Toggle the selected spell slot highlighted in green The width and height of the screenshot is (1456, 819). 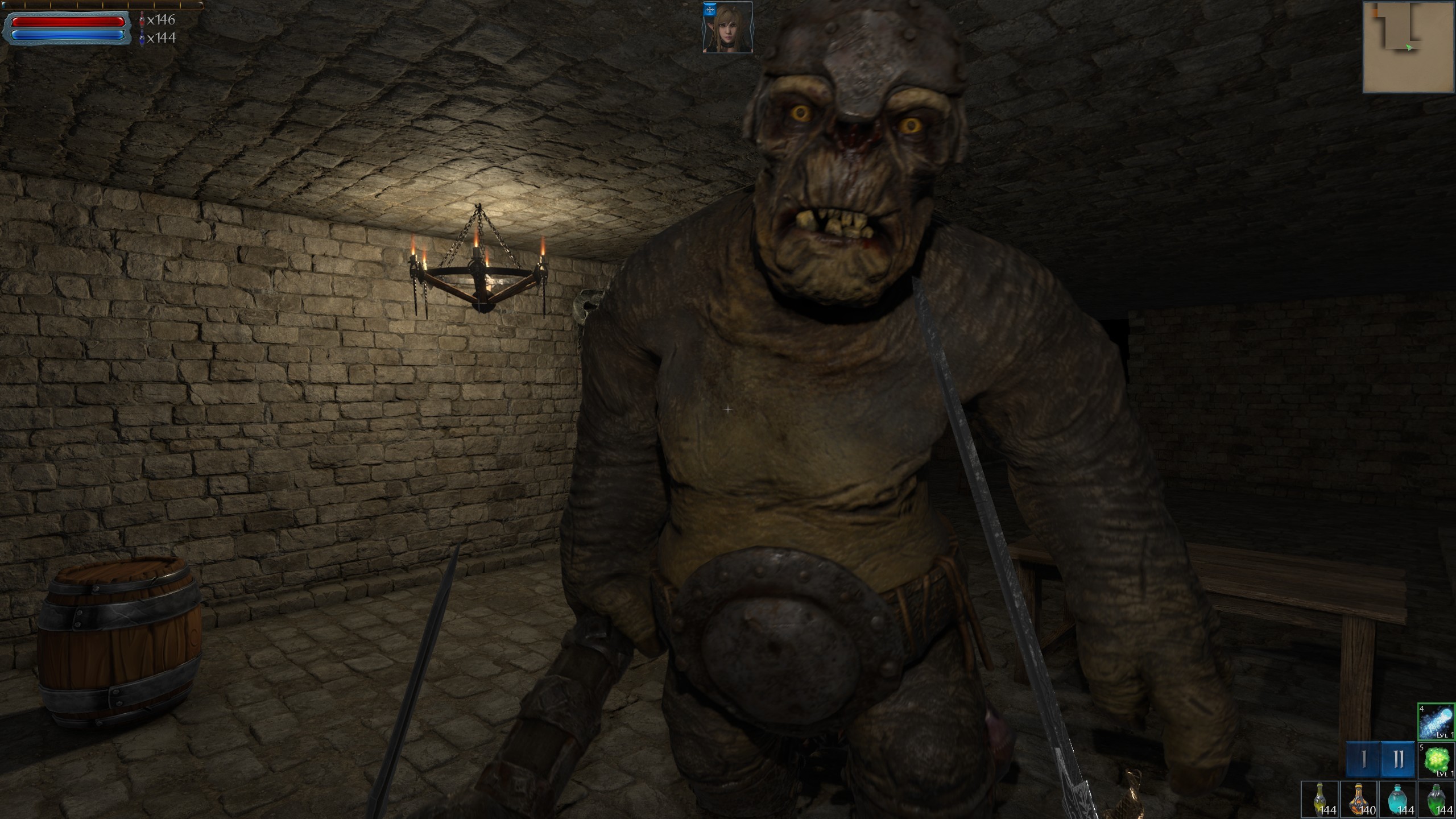[x=1436, y=721]
